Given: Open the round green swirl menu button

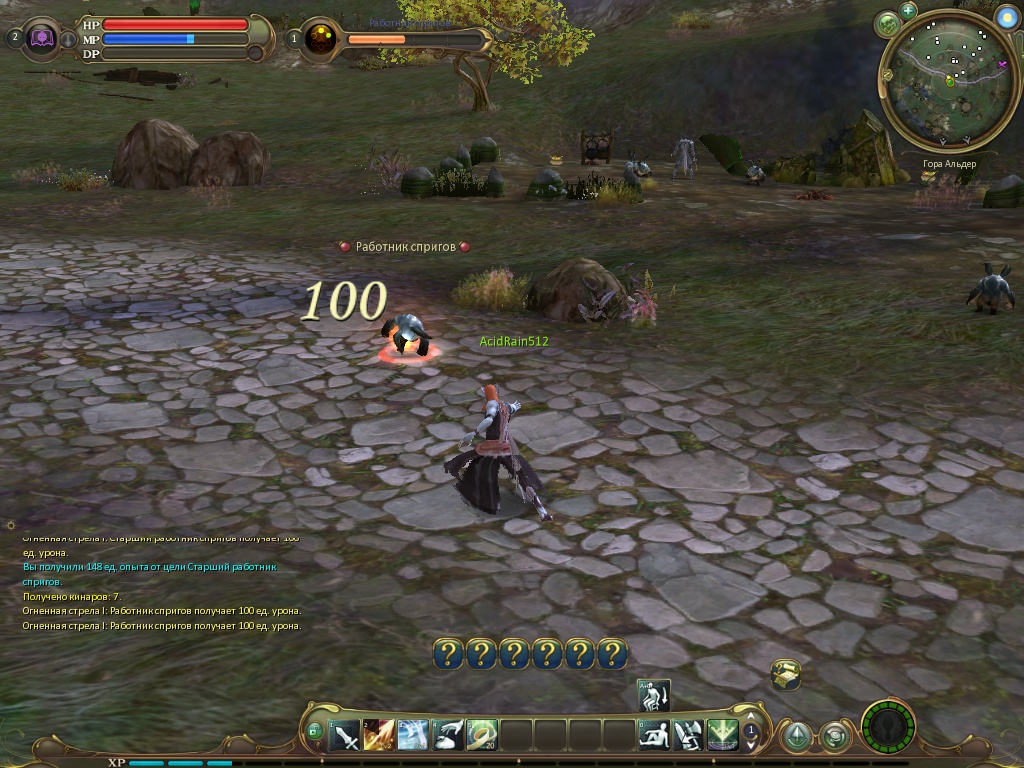Looking at the screenshot, I should point(833,737).
